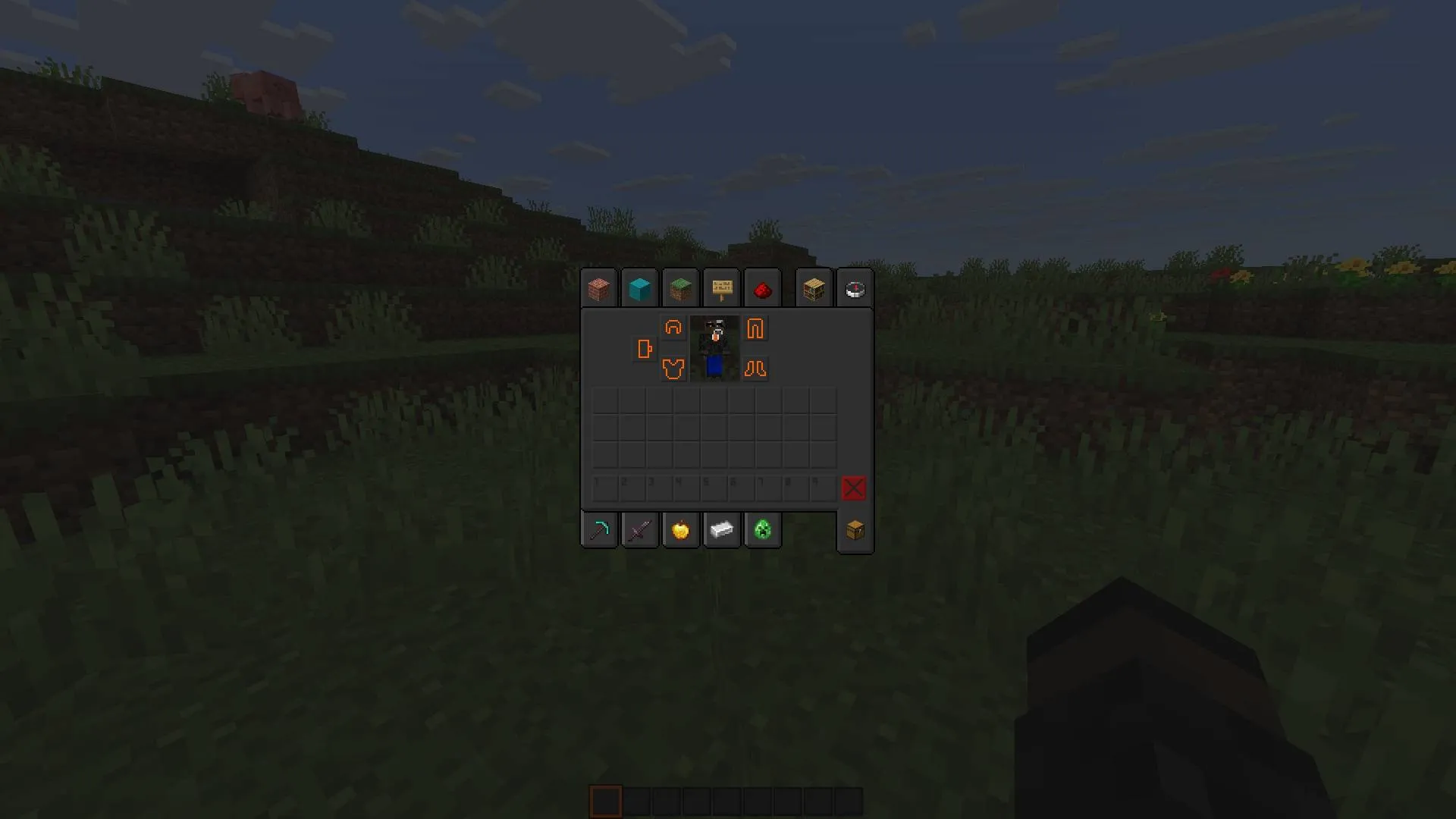Screen dimensions: 1456x819
Task: Switch to the Building Blocks tab
Action: [x=598, y=288]
